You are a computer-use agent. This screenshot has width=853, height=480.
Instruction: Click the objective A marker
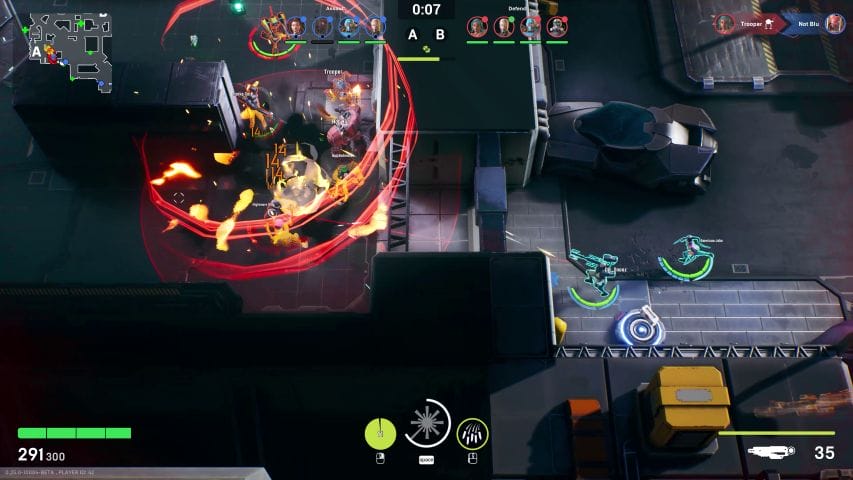pos(412,35)
